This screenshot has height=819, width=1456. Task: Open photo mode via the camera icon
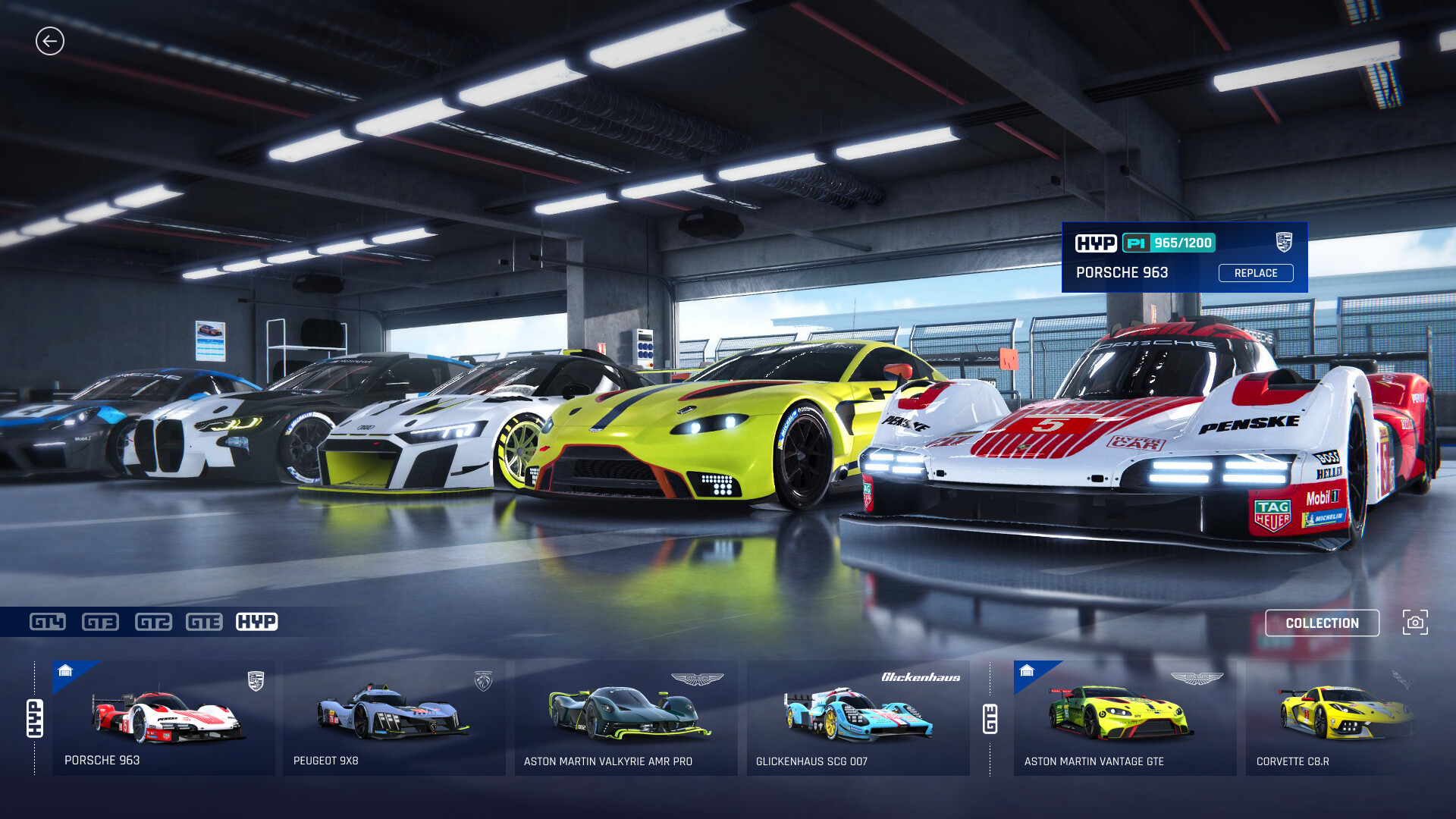tap(1414, 623)
